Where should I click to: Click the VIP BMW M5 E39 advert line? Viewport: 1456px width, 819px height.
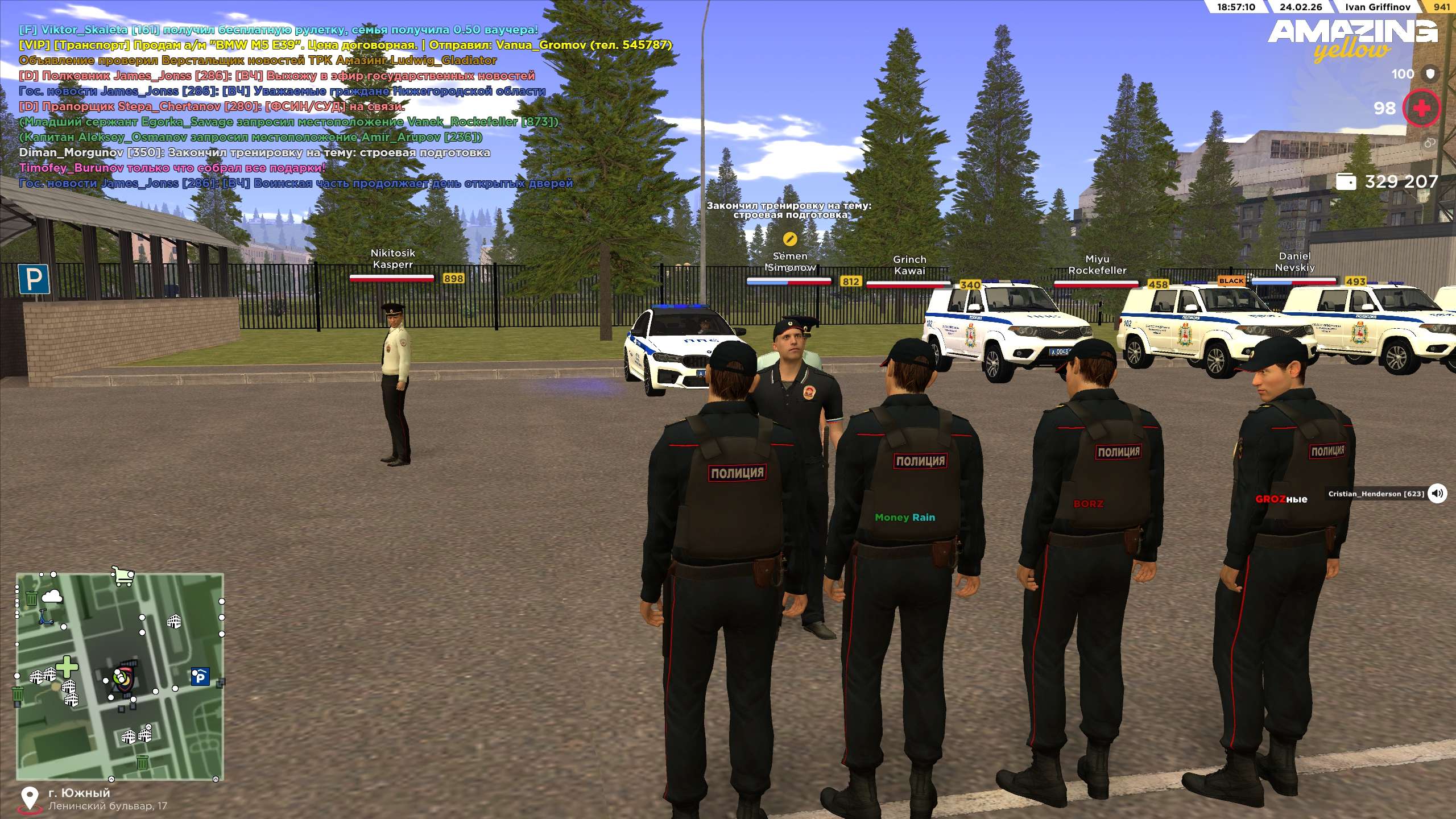tap(345, 45)
